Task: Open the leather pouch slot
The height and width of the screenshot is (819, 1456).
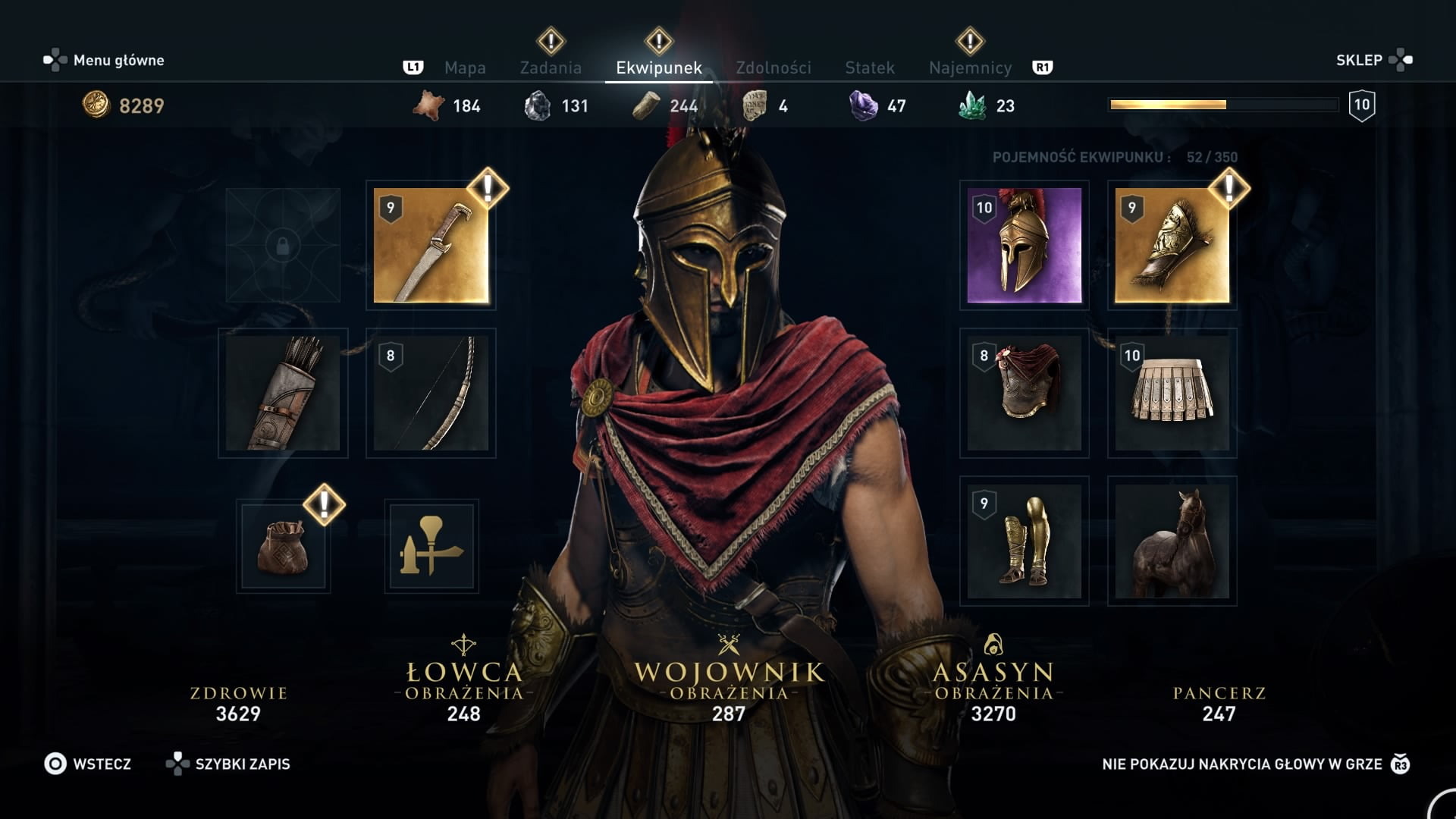Action: coord(283,546)
